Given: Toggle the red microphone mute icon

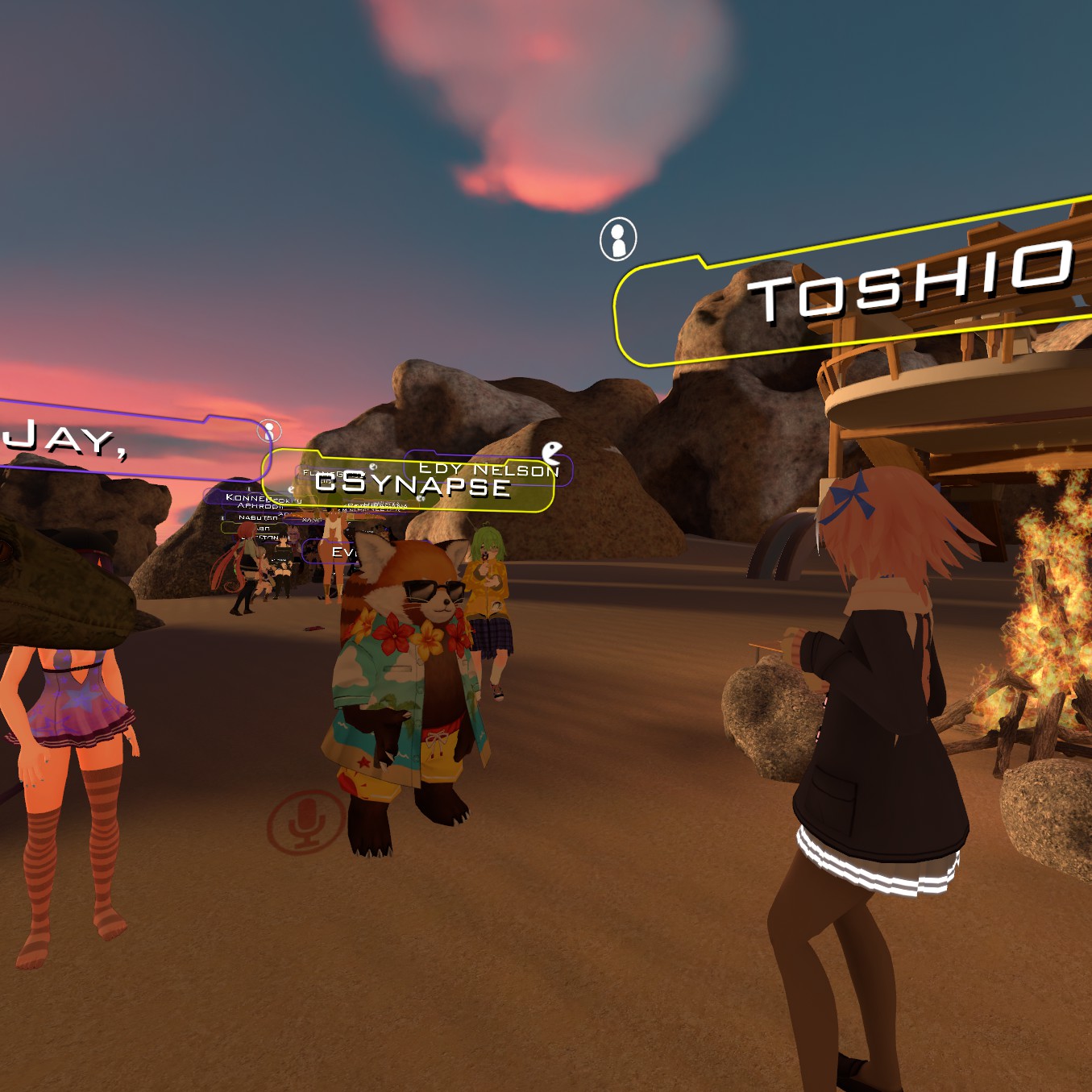Looking at the screenshot, I should 306,820.
